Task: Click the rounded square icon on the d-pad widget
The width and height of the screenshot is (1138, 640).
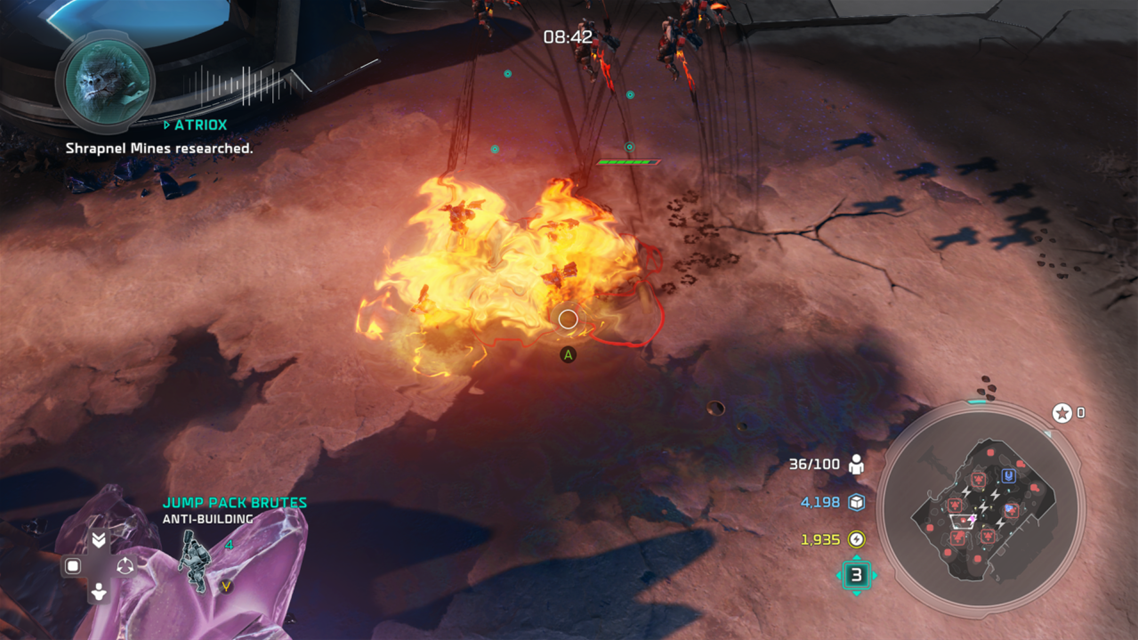Action: coord(72,567)
